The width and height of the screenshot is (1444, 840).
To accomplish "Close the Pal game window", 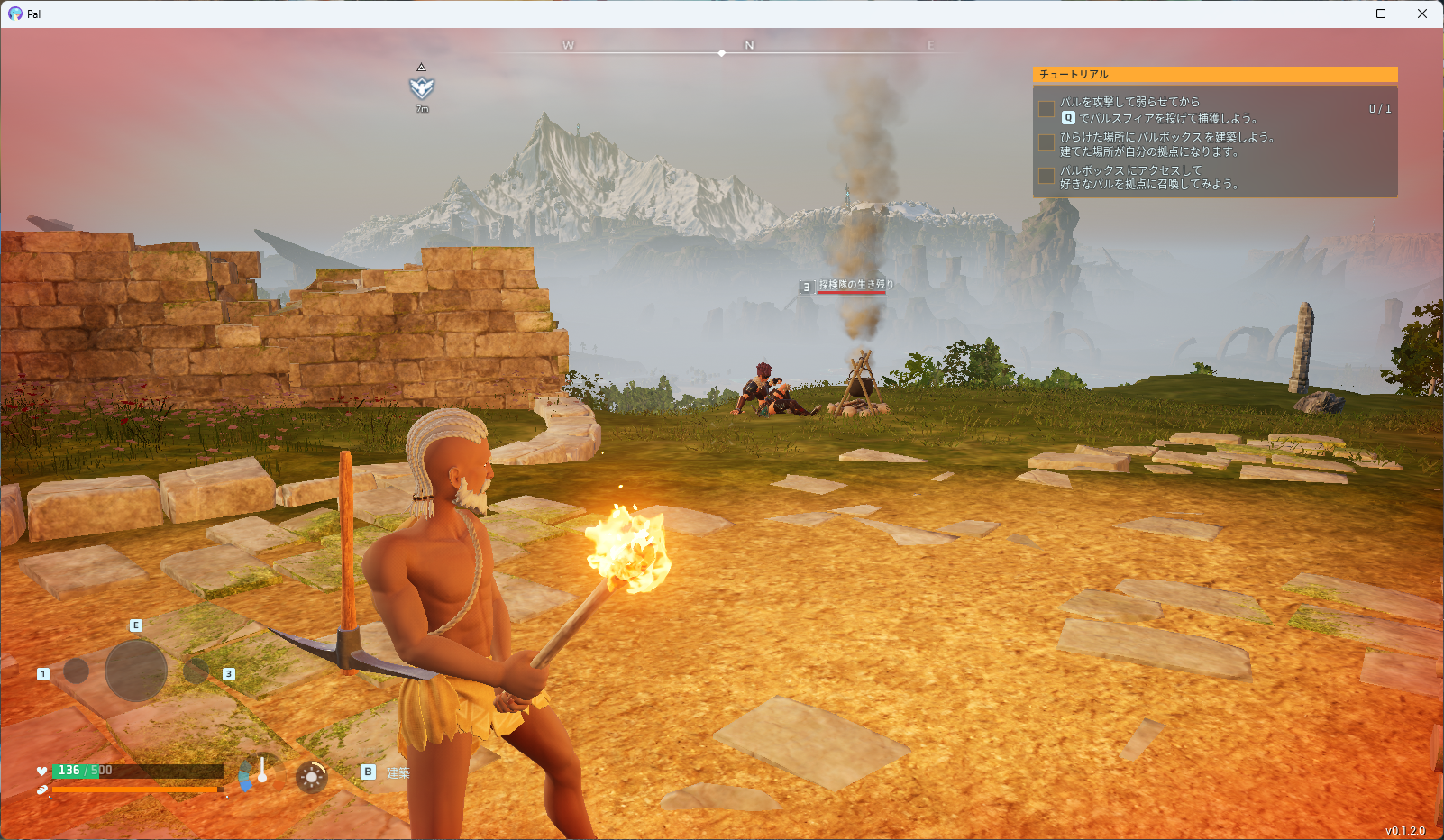I will 1422,14.
